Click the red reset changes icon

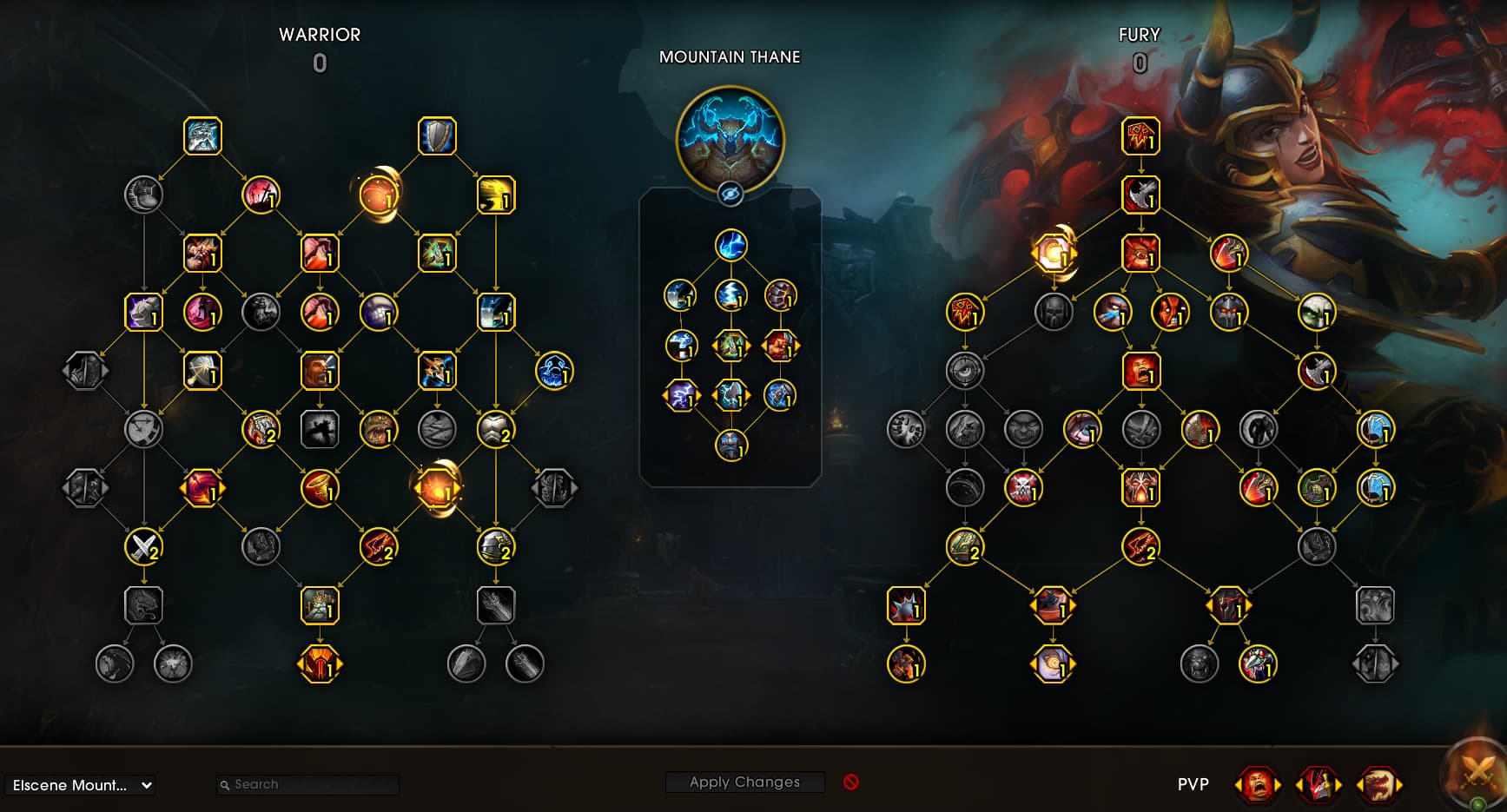tap(851, 782)
